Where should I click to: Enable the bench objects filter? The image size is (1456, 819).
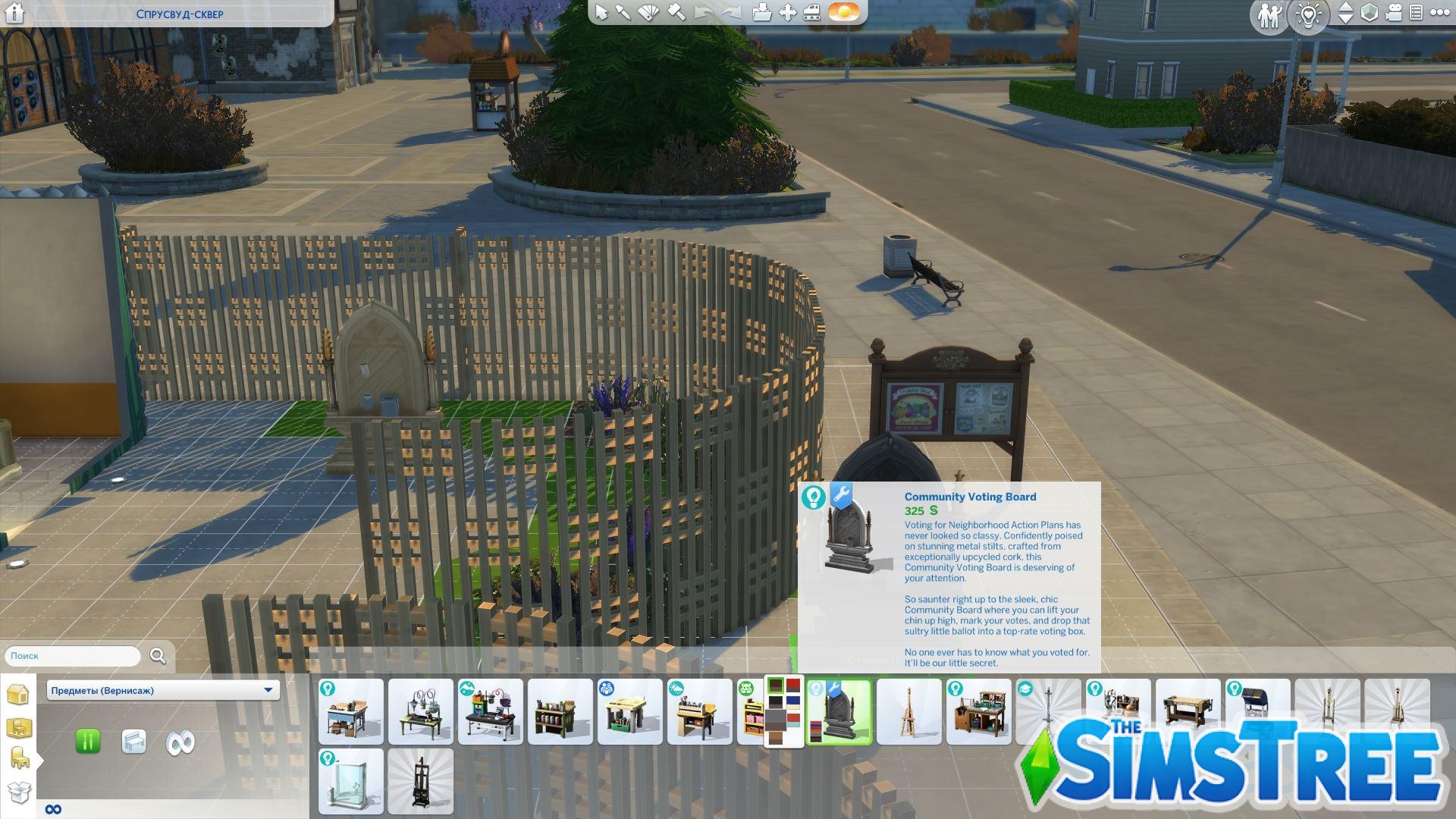pyautogui.click(x=133, y=742)
